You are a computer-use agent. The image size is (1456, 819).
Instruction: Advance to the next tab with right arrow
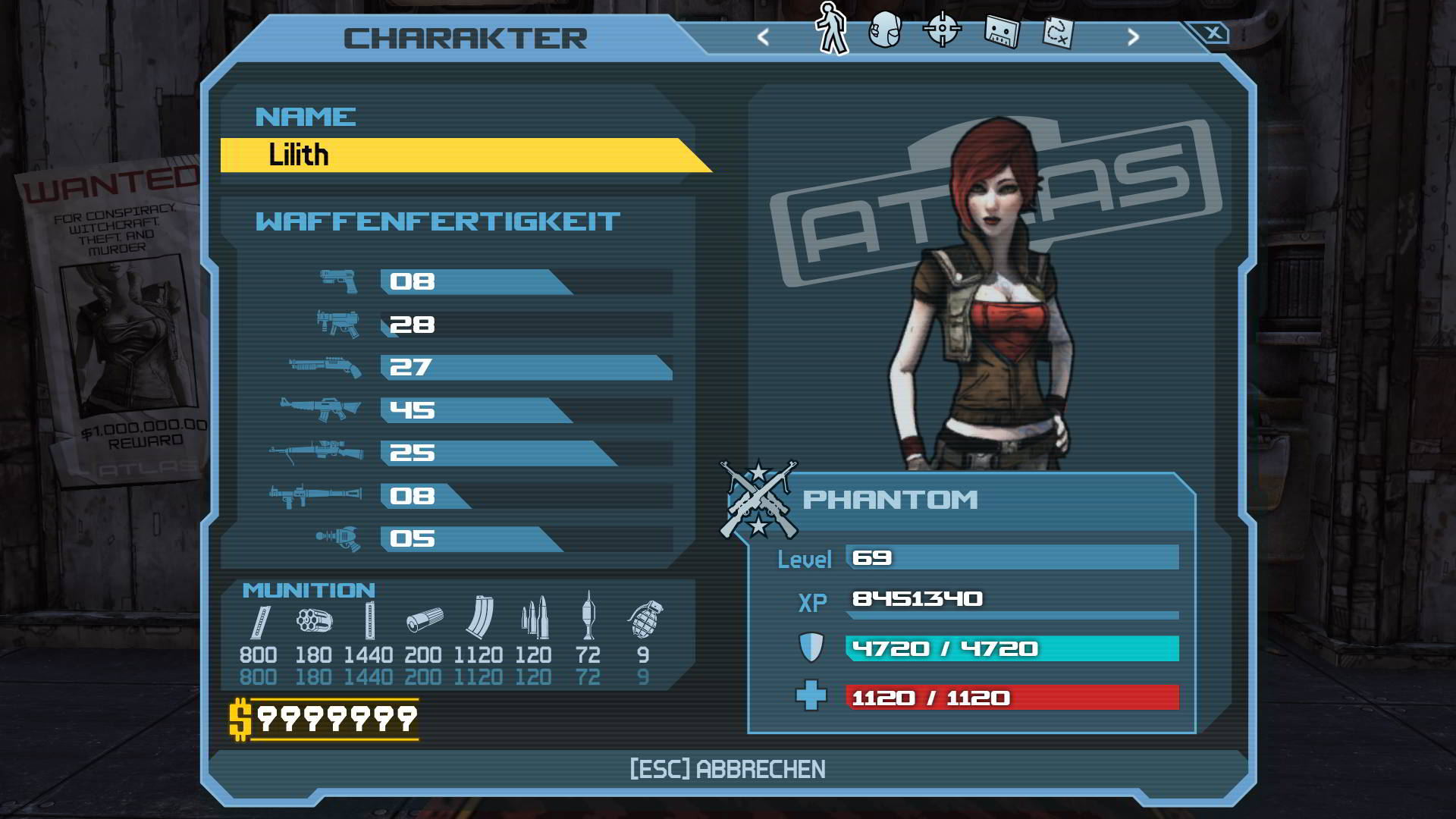1133,36
